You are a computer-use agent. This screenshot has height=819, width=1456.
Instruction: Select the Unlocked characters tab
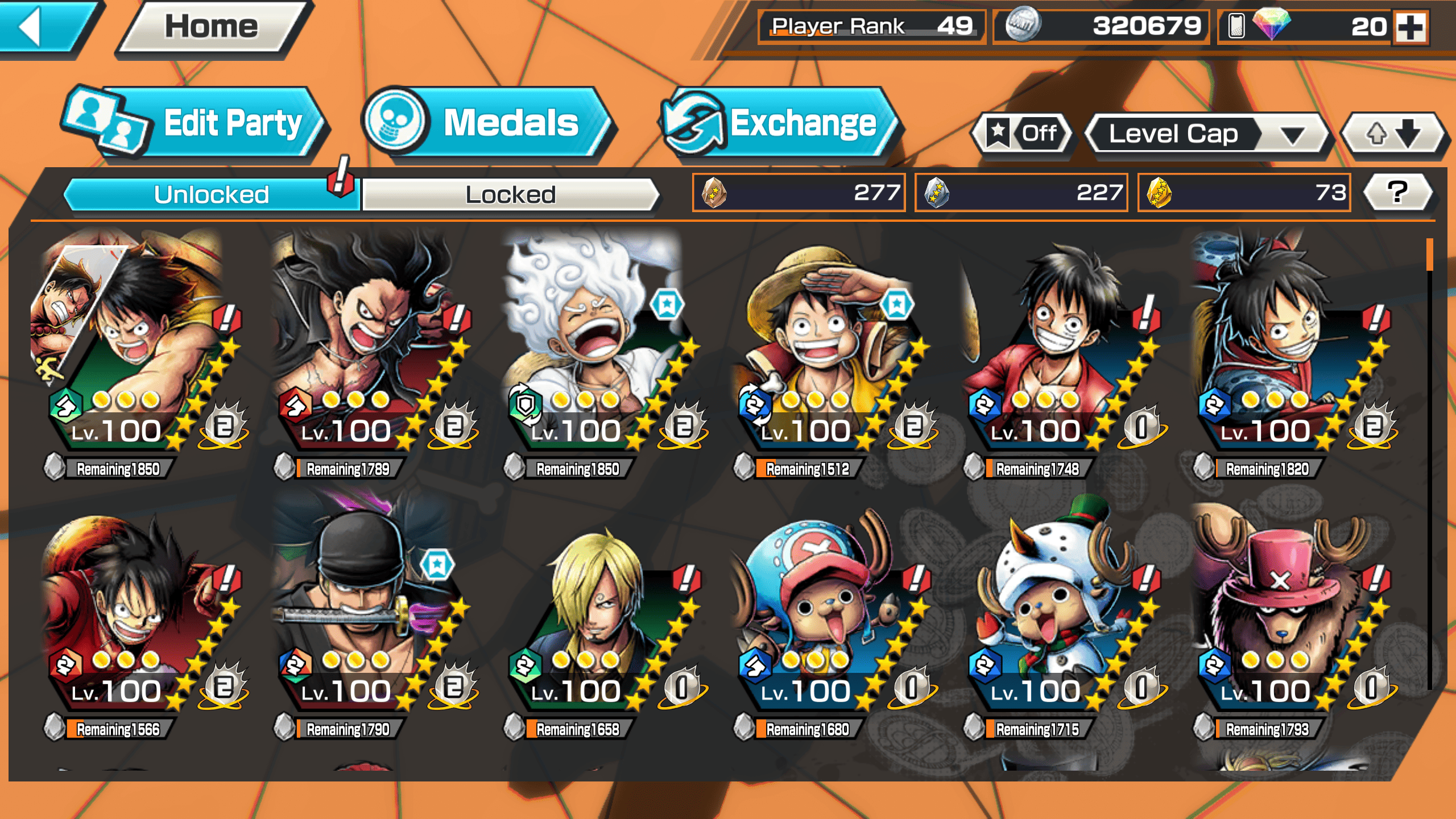tap(212, 195)
